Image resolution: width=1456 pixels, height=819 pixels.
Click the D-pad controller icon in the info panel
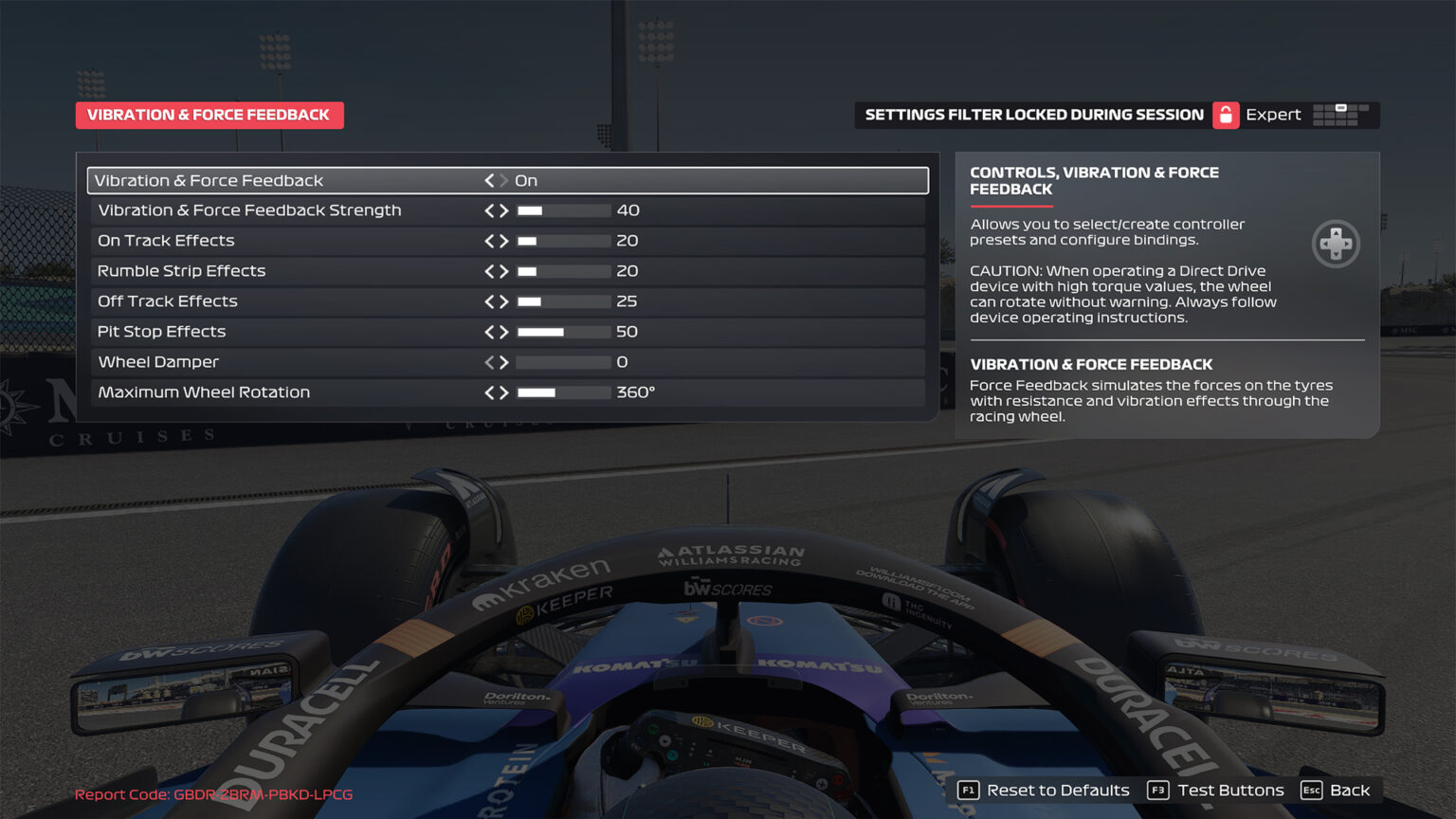(x=1337, y=244)
